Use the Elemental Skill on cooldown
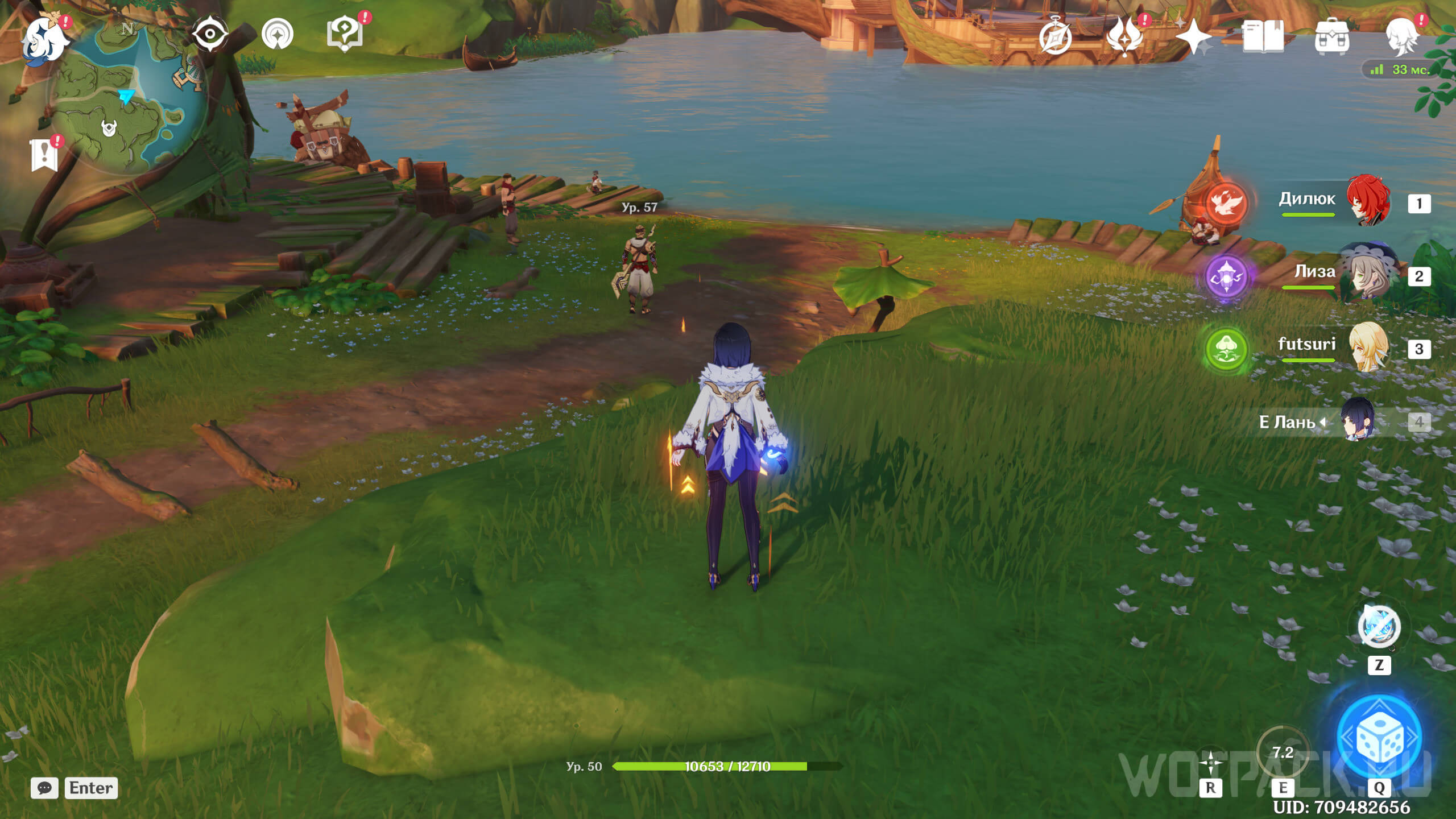The width and height of the screenshot is (1456, 819). point(1283,754)
